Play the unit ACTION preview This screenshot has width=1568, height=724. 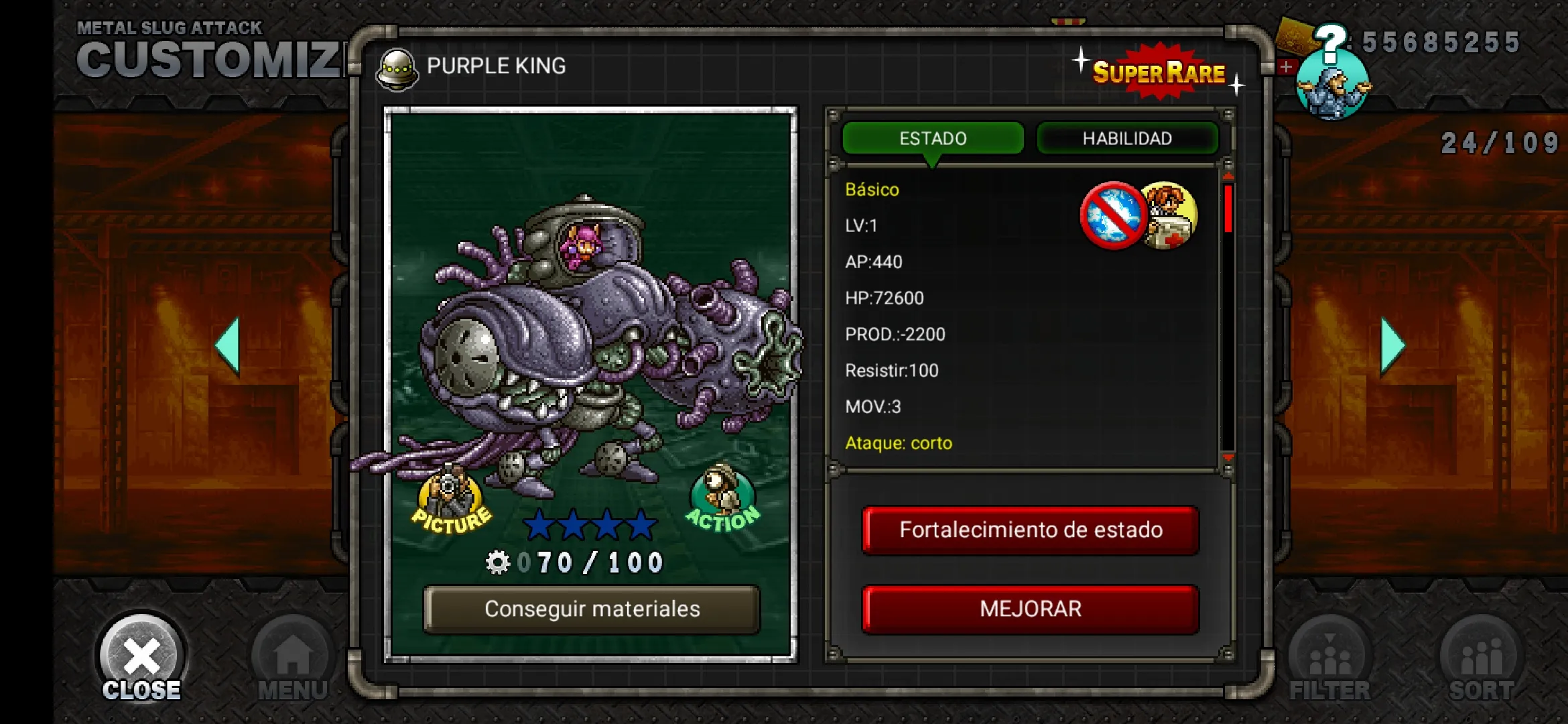coord(722,499)
